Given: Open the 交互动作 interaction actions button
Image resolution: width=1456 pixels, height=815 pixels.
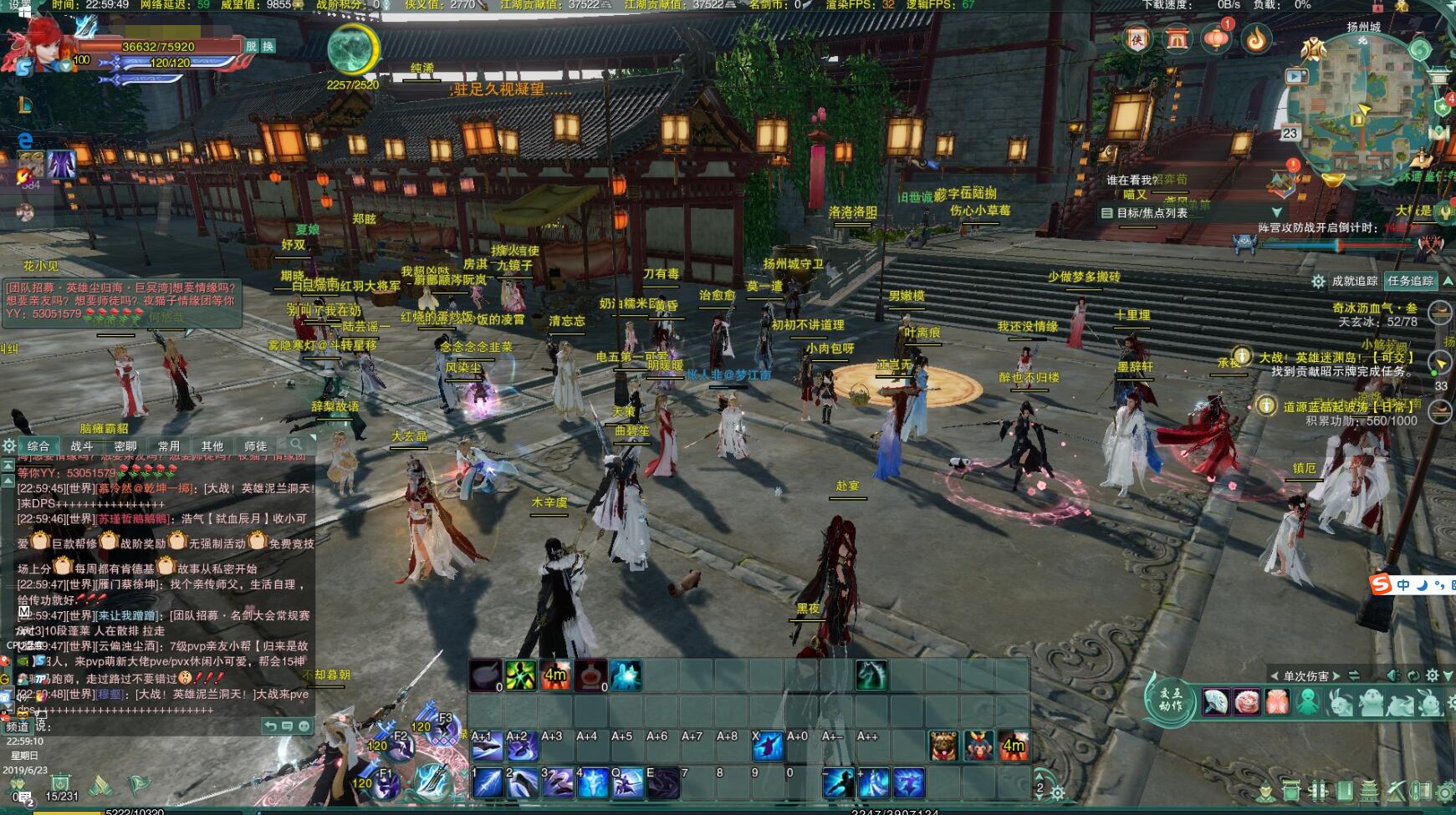Looking at the screenshot, I should pos(1171,700).
